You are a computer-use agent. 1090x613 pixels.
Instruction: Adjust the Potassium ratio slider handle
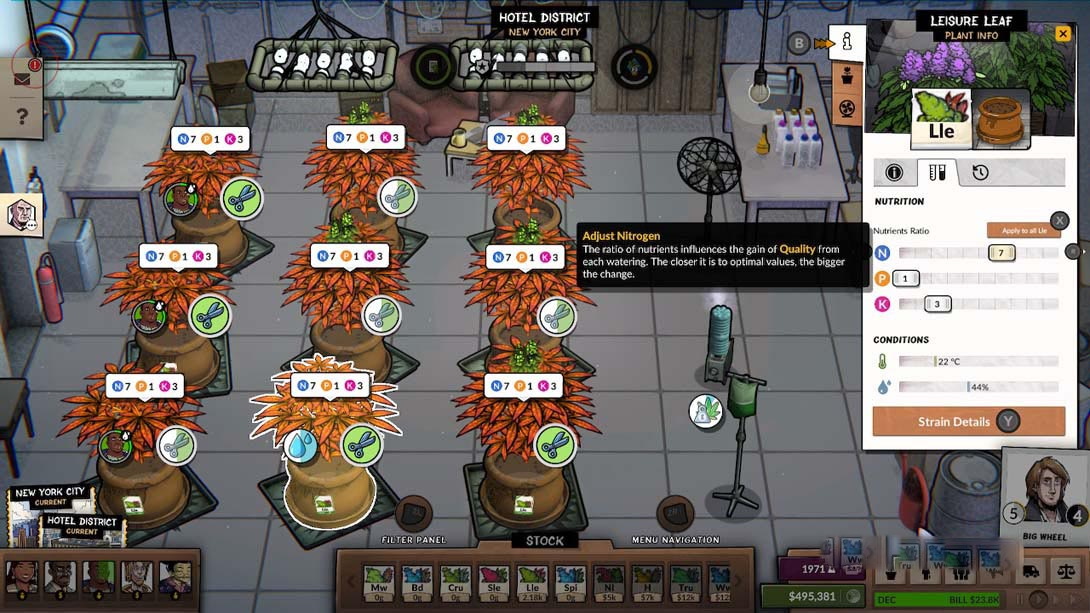937,304
